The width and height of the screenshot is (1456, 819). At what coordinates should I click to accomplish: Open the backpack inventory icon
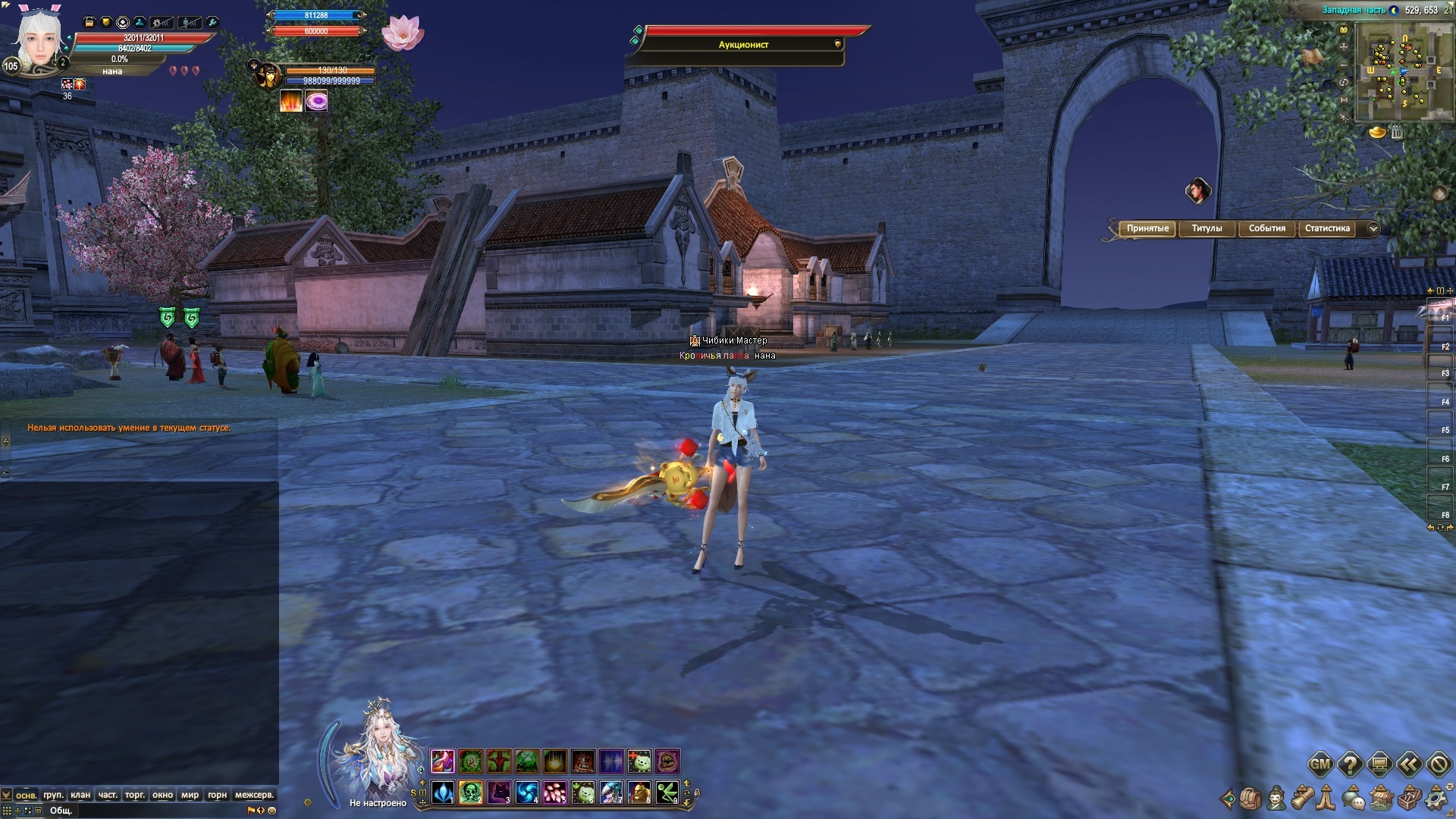pos(1250,799)
